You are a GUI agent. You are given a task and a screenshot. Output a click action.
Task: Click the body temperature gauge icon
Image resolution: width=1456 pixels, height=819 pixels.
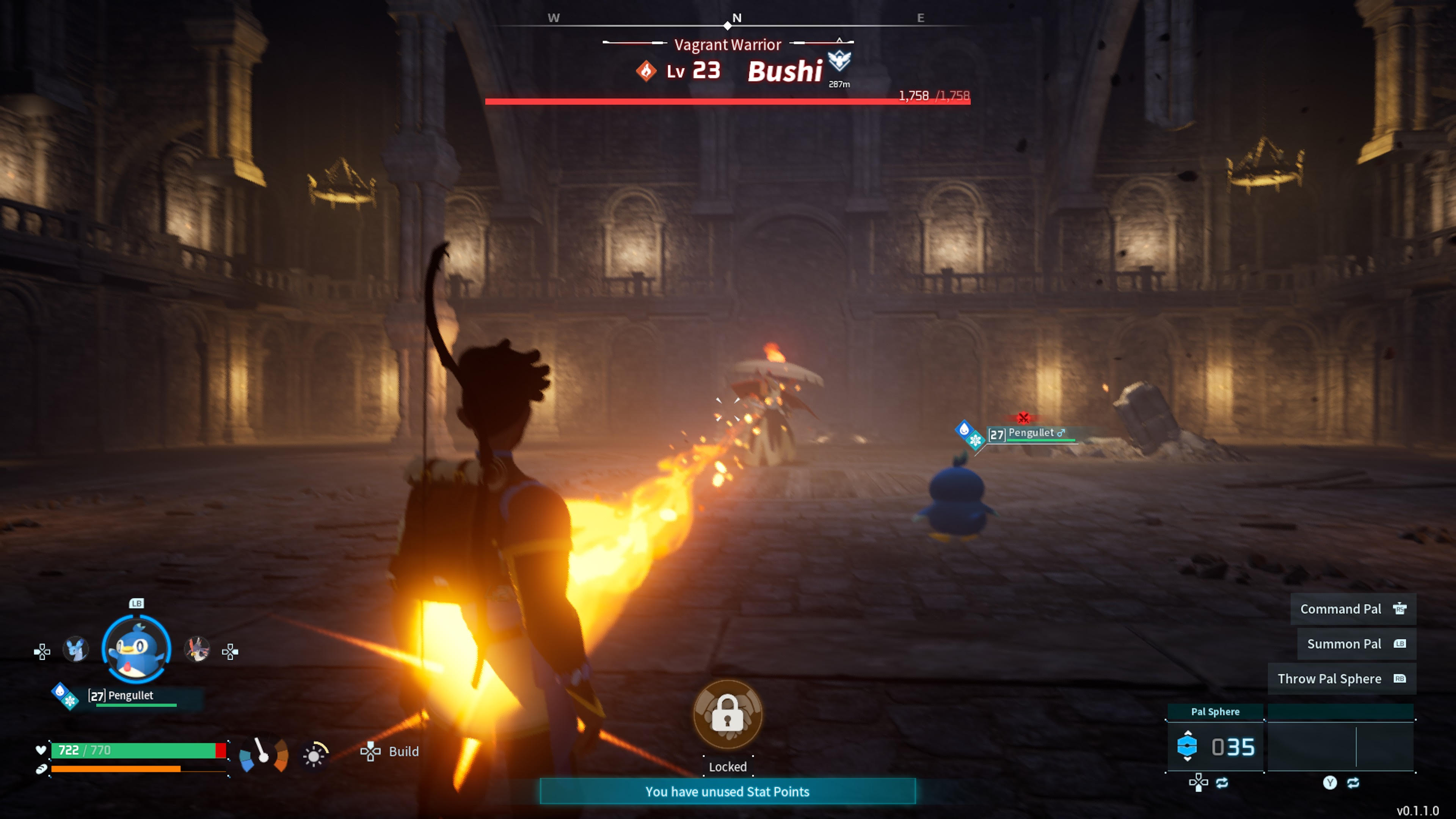point(264,754)
